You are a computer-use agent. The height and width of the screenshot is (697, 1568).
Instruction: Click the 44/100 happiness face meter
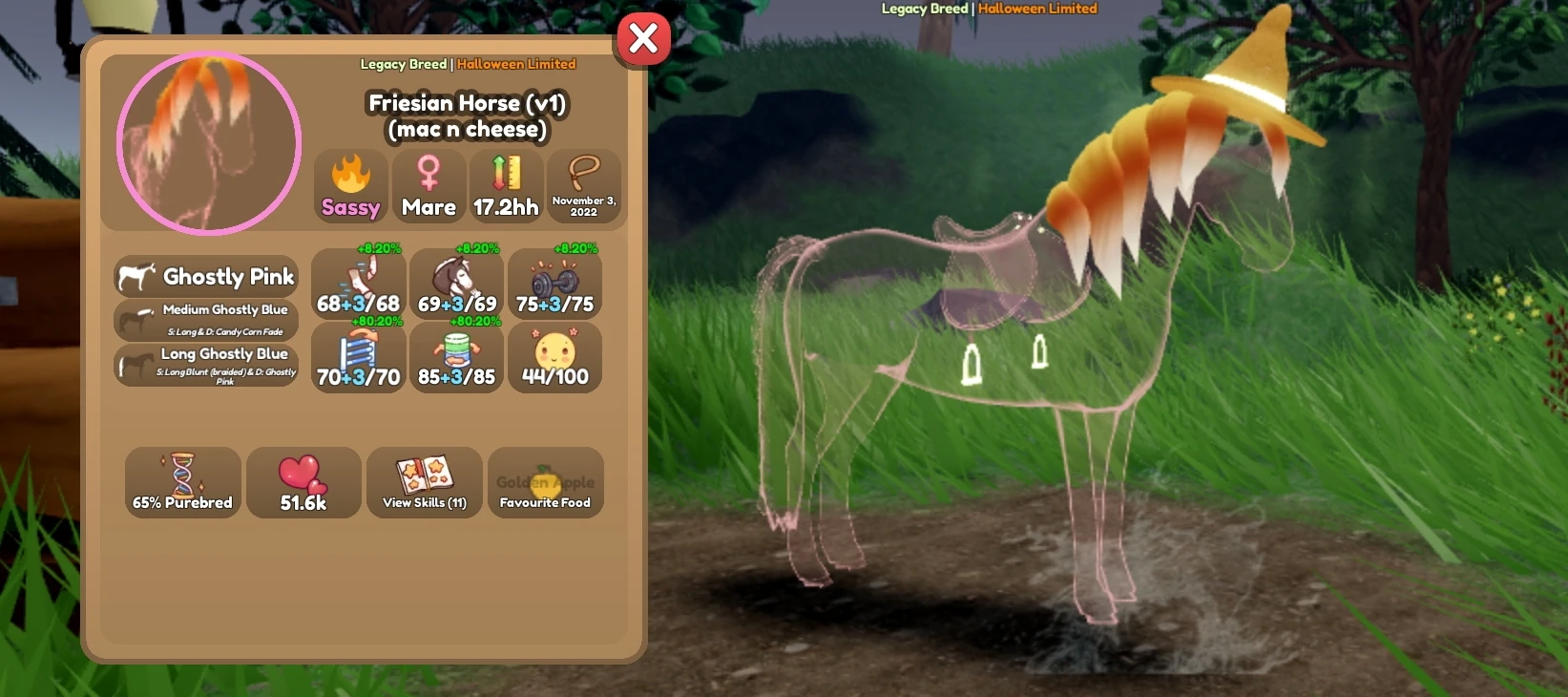pyautogui.click(x=554, y=357)
